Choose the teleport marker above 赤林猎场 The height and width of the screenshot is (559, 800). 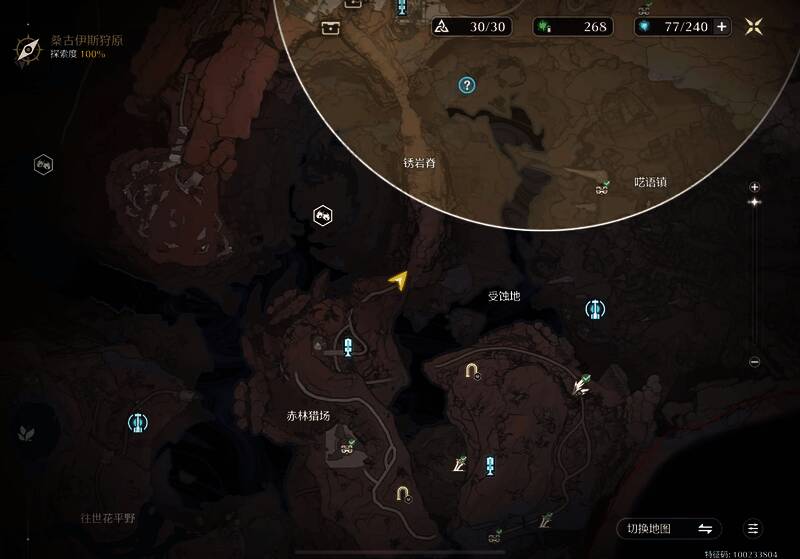[x=347, y=347]
